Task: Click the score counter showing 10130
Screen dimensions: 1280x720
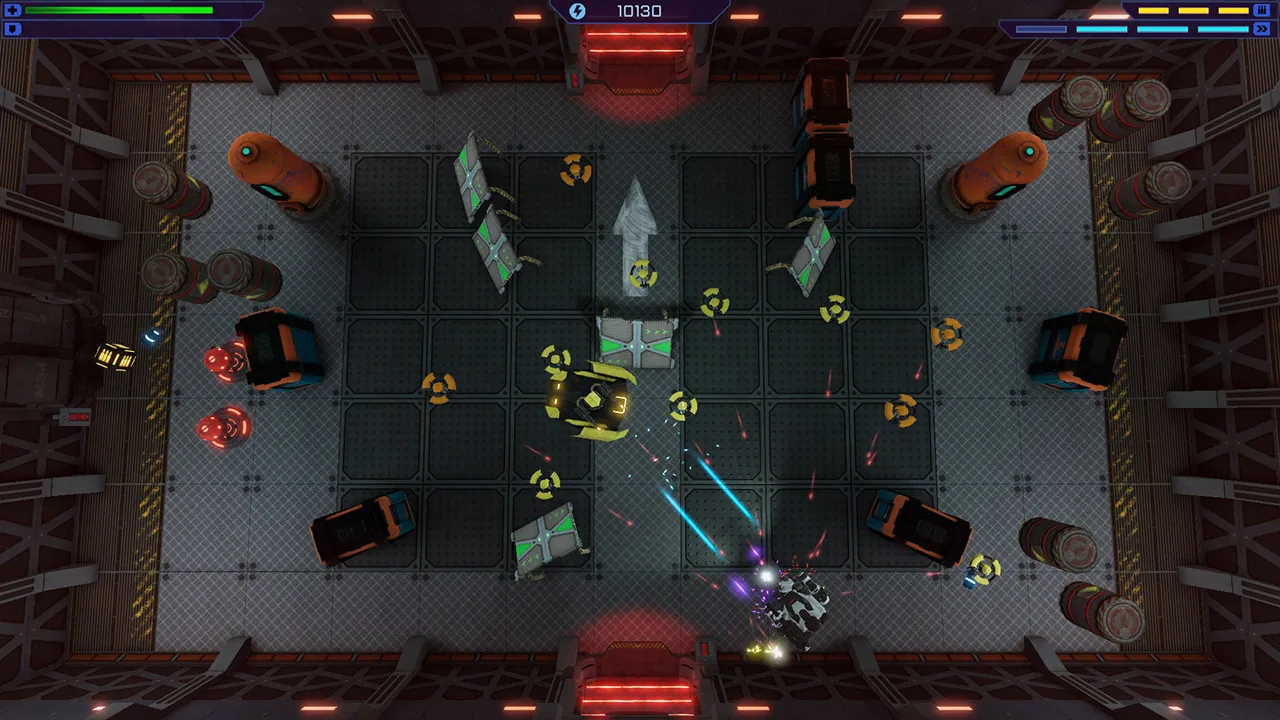Action: 638,11
